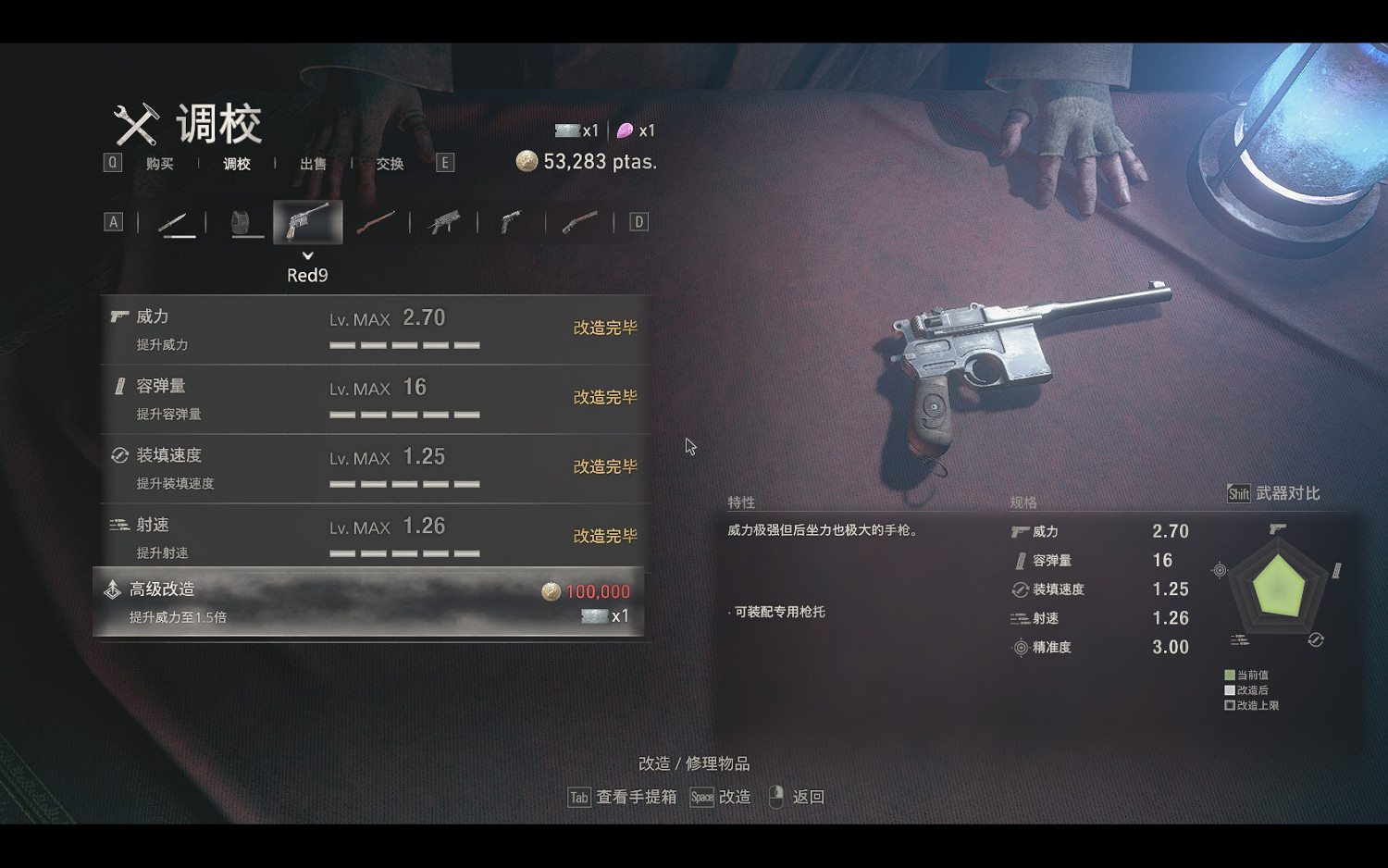Screen dimensions: 1388x868
Task: Toggle the 改造上限 legend entry
Action: (x=1251, y=705)
